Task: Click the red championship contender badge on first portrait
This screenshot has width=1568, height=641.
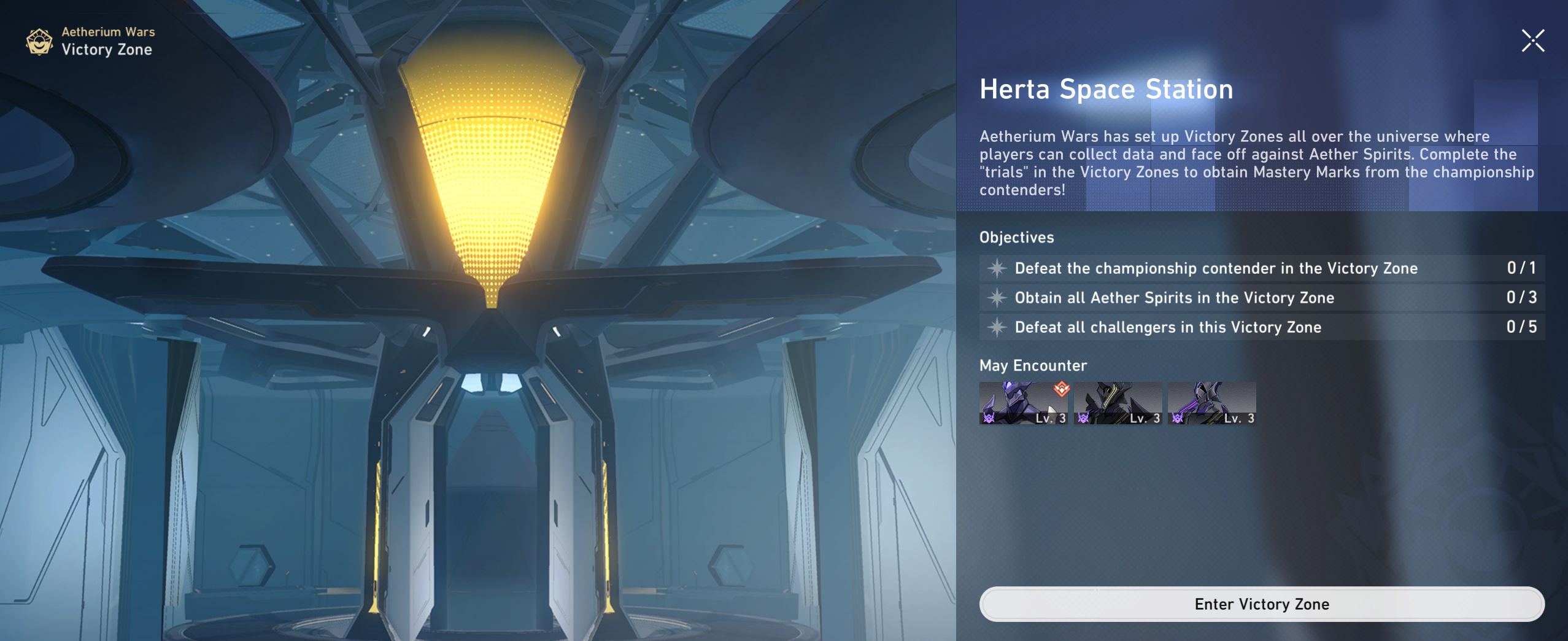Action: click(x=1062, y=389)
